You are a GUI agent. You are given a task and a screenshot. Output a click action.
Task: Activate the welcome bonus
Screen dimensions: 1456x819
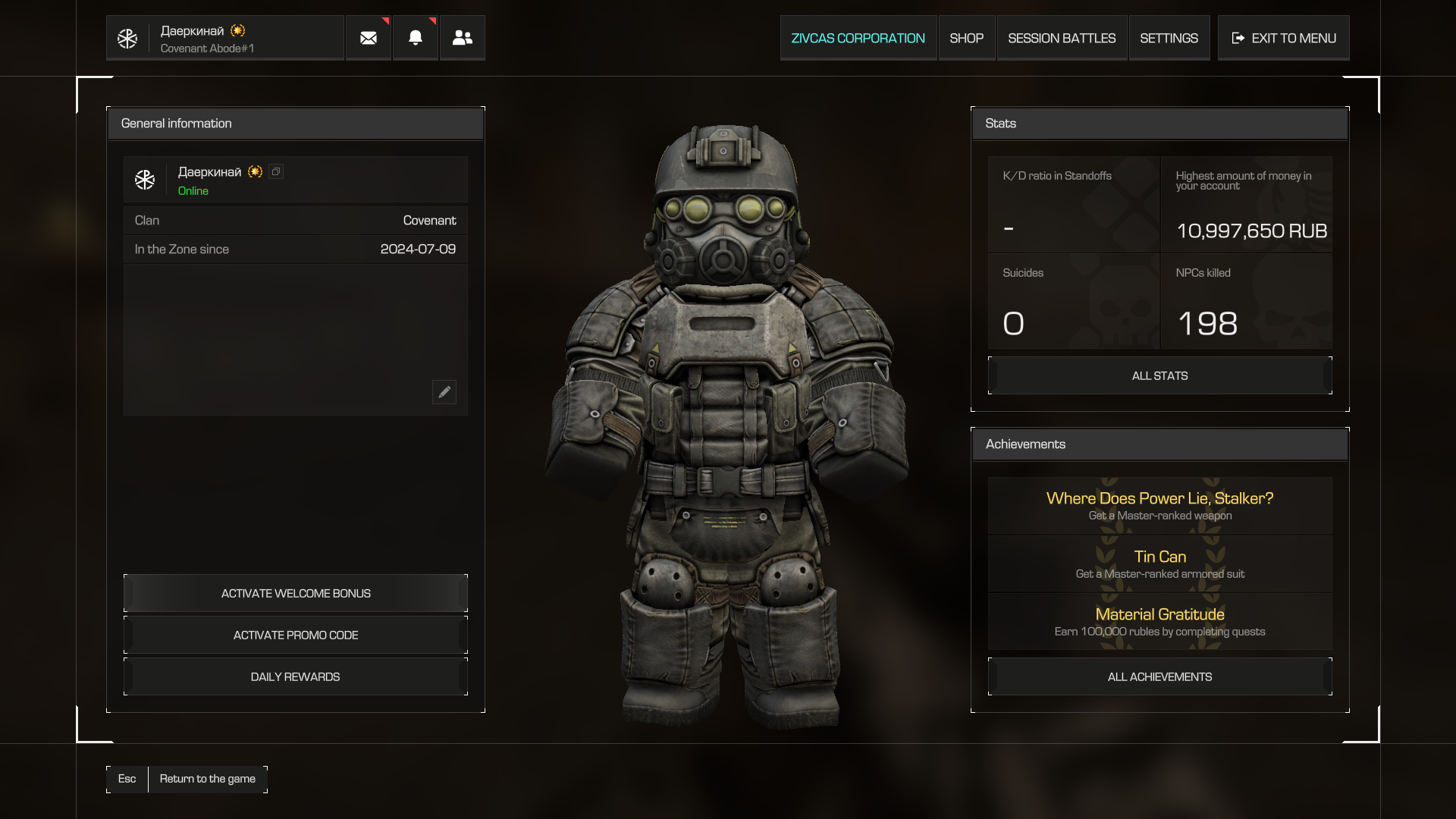pos(296,594)
